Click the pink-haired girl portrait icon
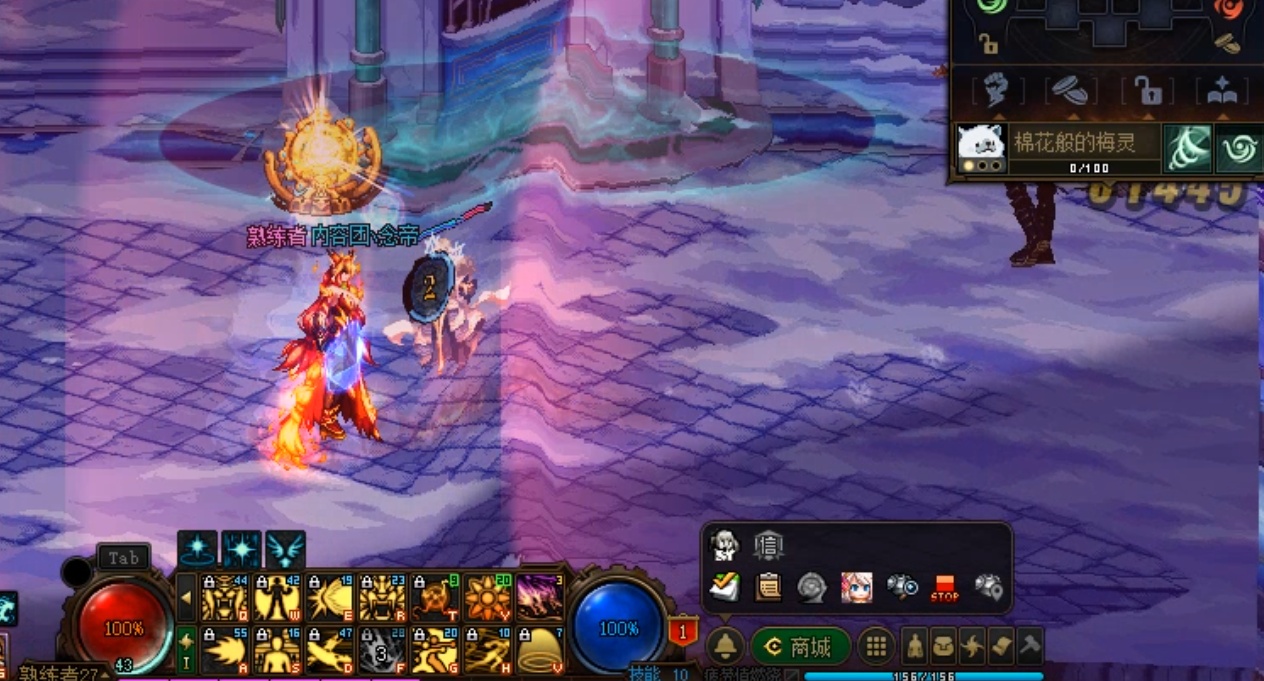This screenshot has height=681, width=1264. point(856,588)
